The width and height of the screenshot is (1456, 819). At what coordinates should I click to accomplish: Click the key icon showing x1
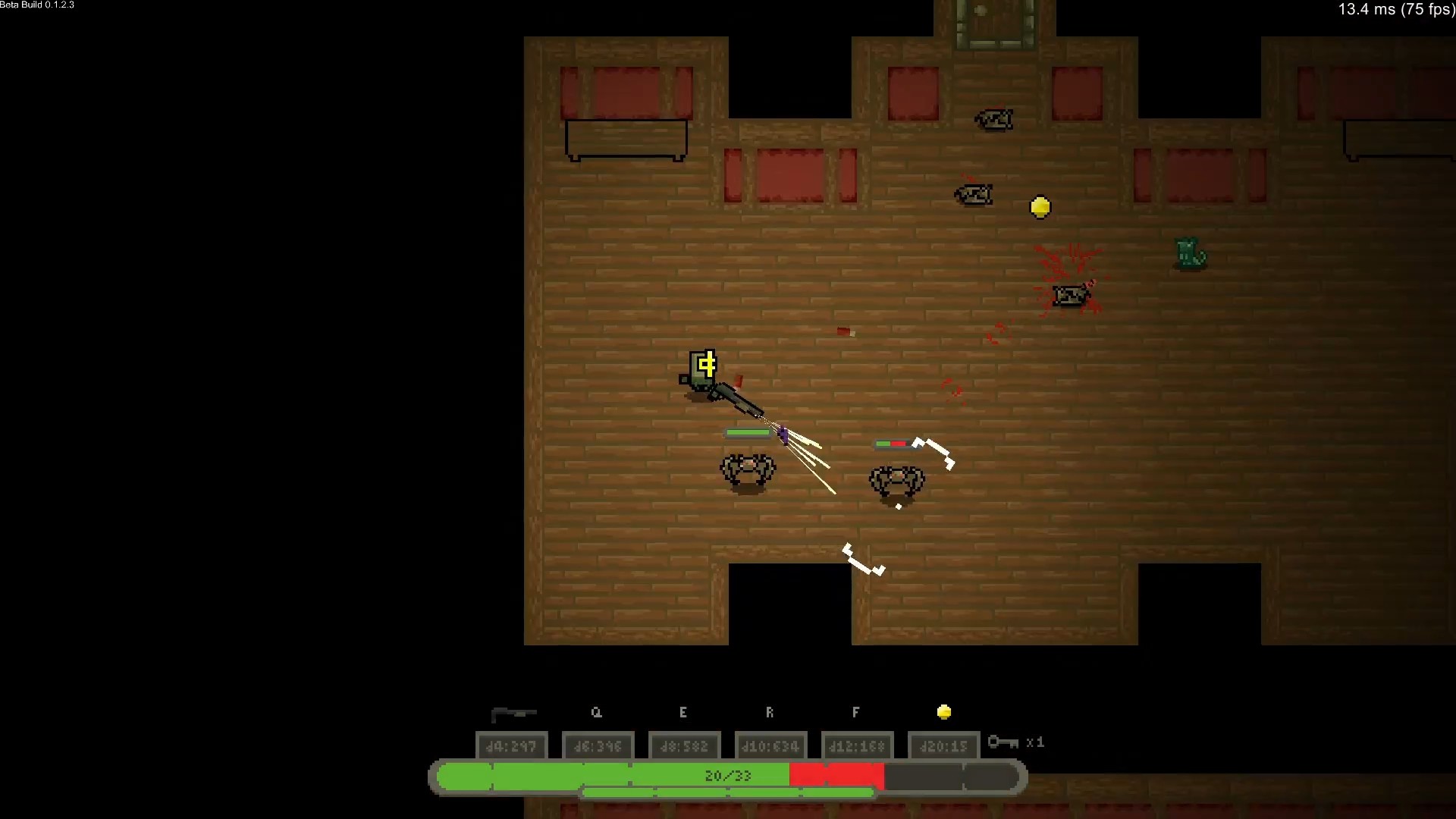pyautogui.click(x=1004, y=743)
